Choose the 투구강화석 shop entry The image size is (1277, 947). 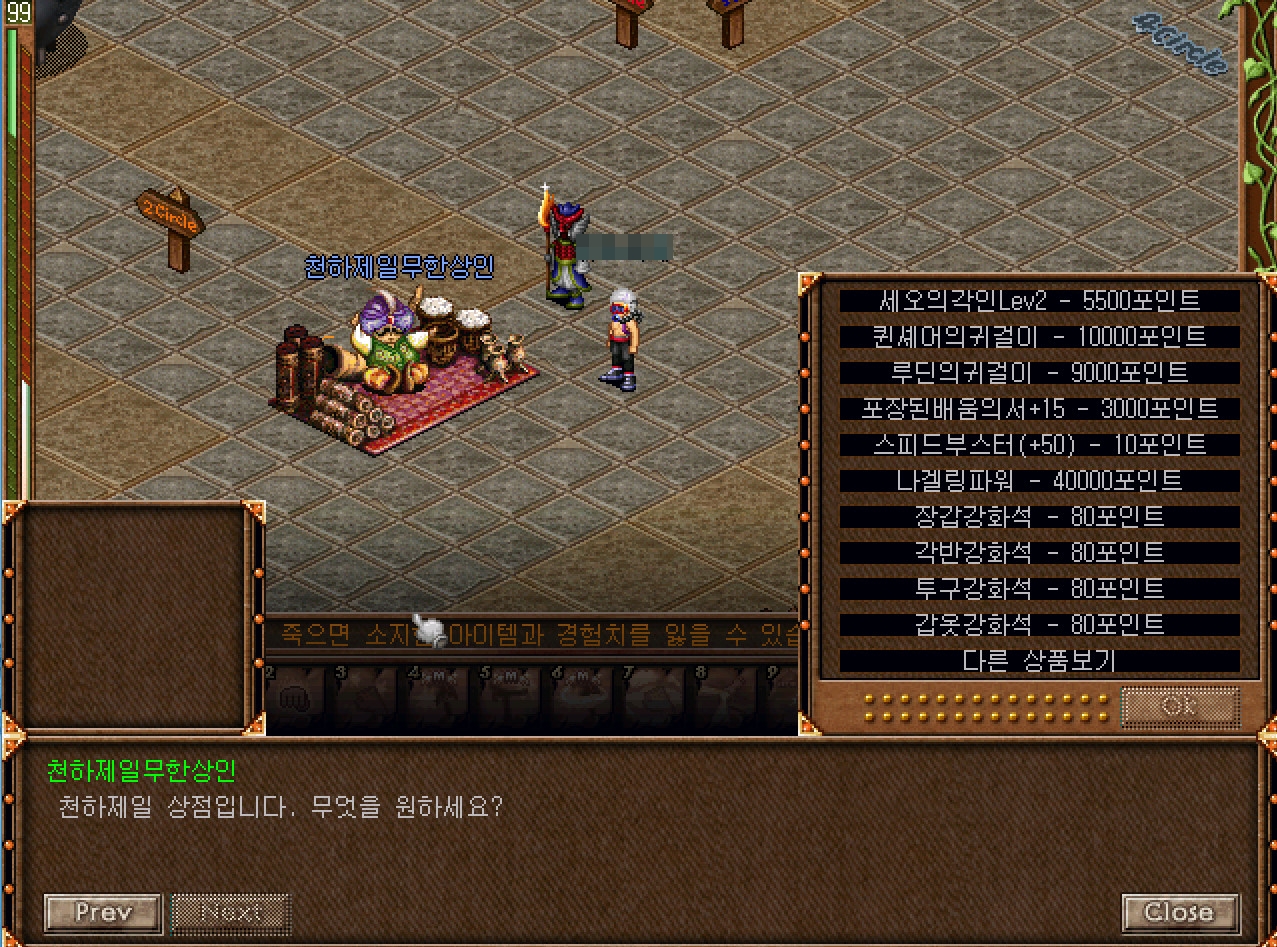(1039, 589)
